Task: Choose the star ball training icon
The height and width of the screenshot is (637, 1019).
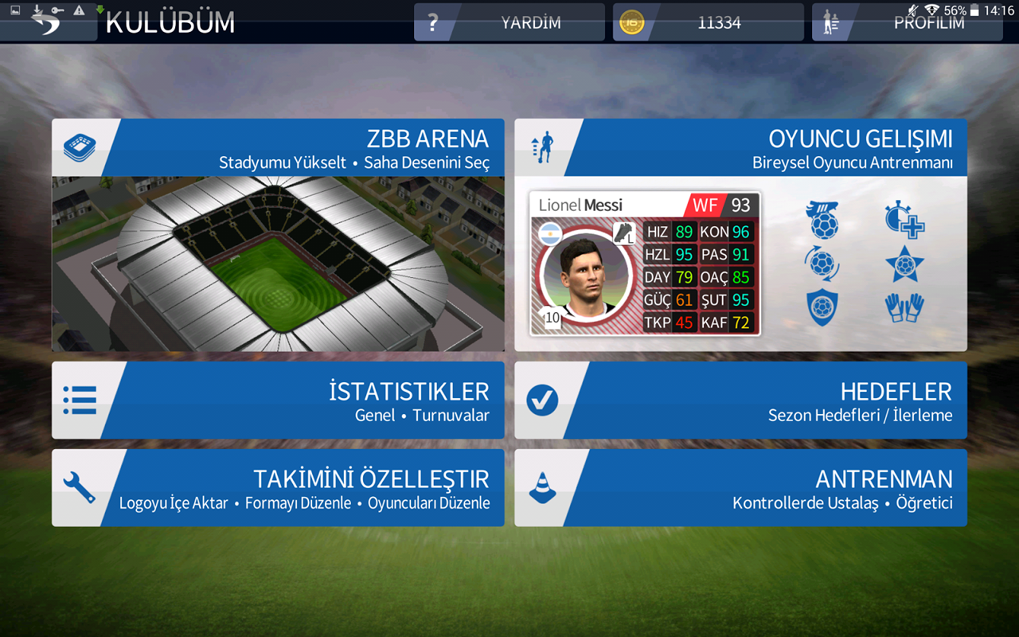Action: coord(904,264)
